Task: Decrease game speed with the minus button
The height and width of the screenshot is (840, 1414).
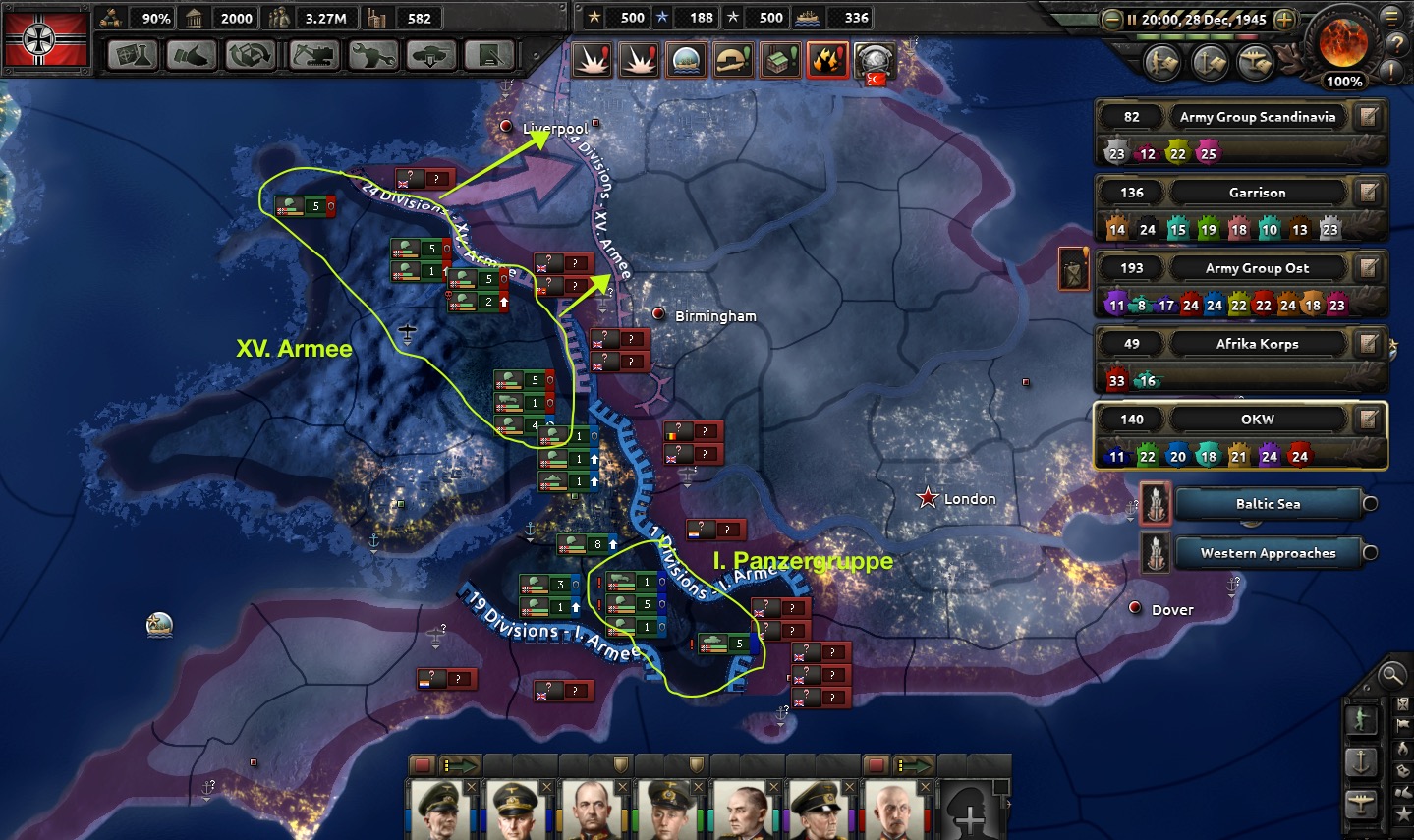Action: click(1112, 19)
